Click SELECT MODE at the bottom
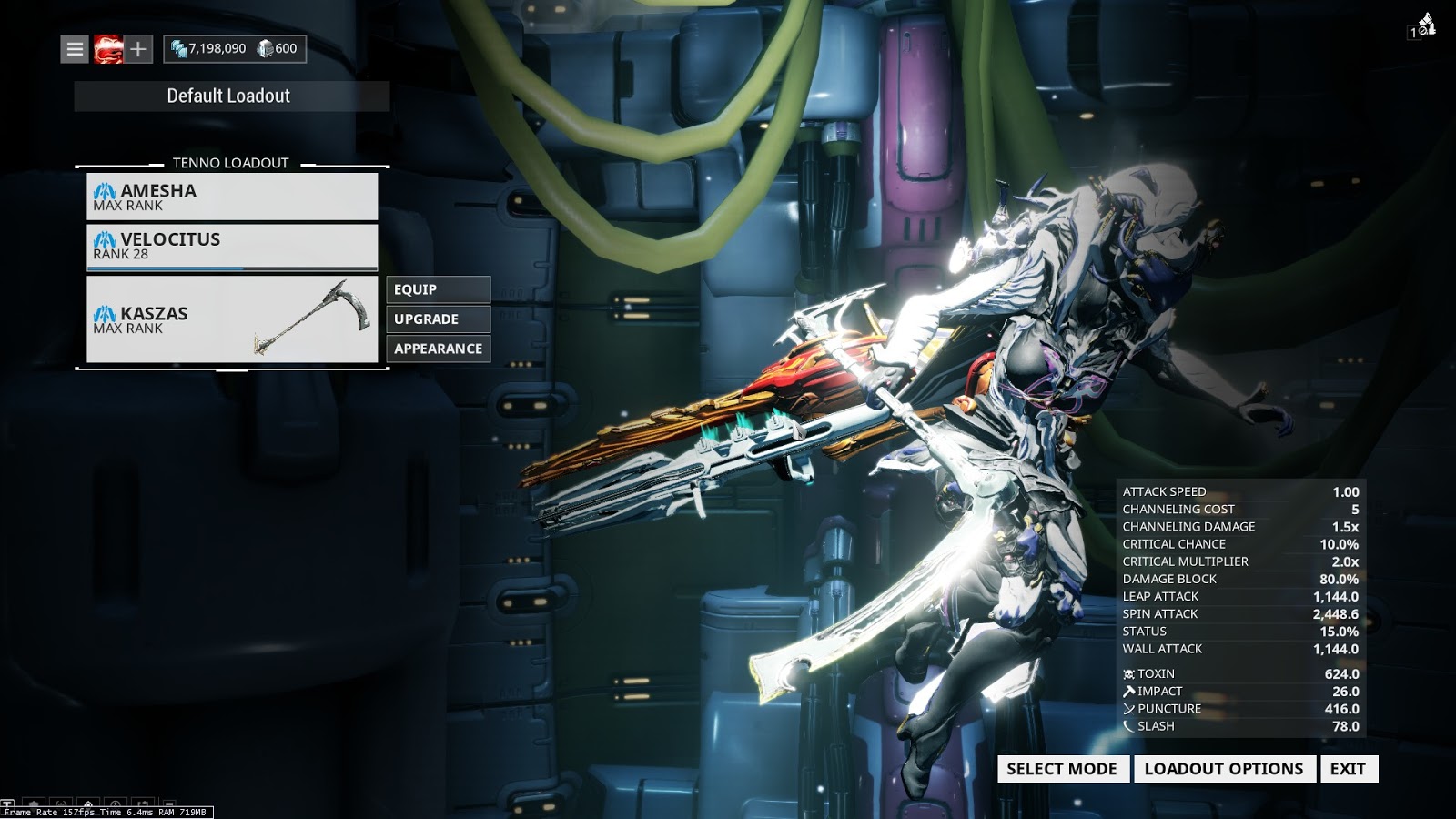This screenshot has height=819, width=1456. click(x=1061, y=769)
